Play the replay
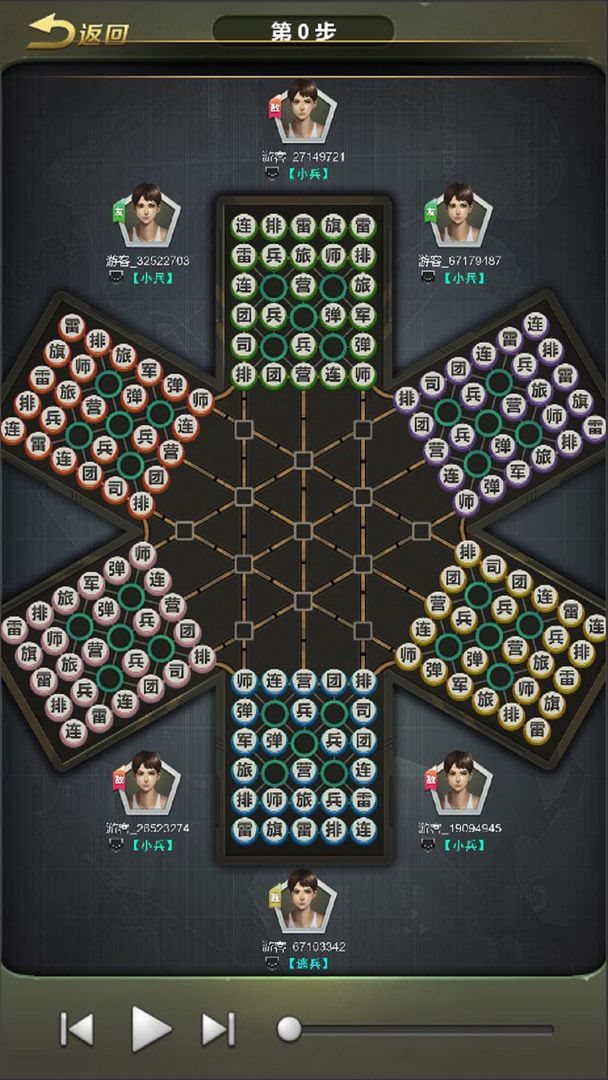The image size is (608, 1080). click(x=150, y=1027)
